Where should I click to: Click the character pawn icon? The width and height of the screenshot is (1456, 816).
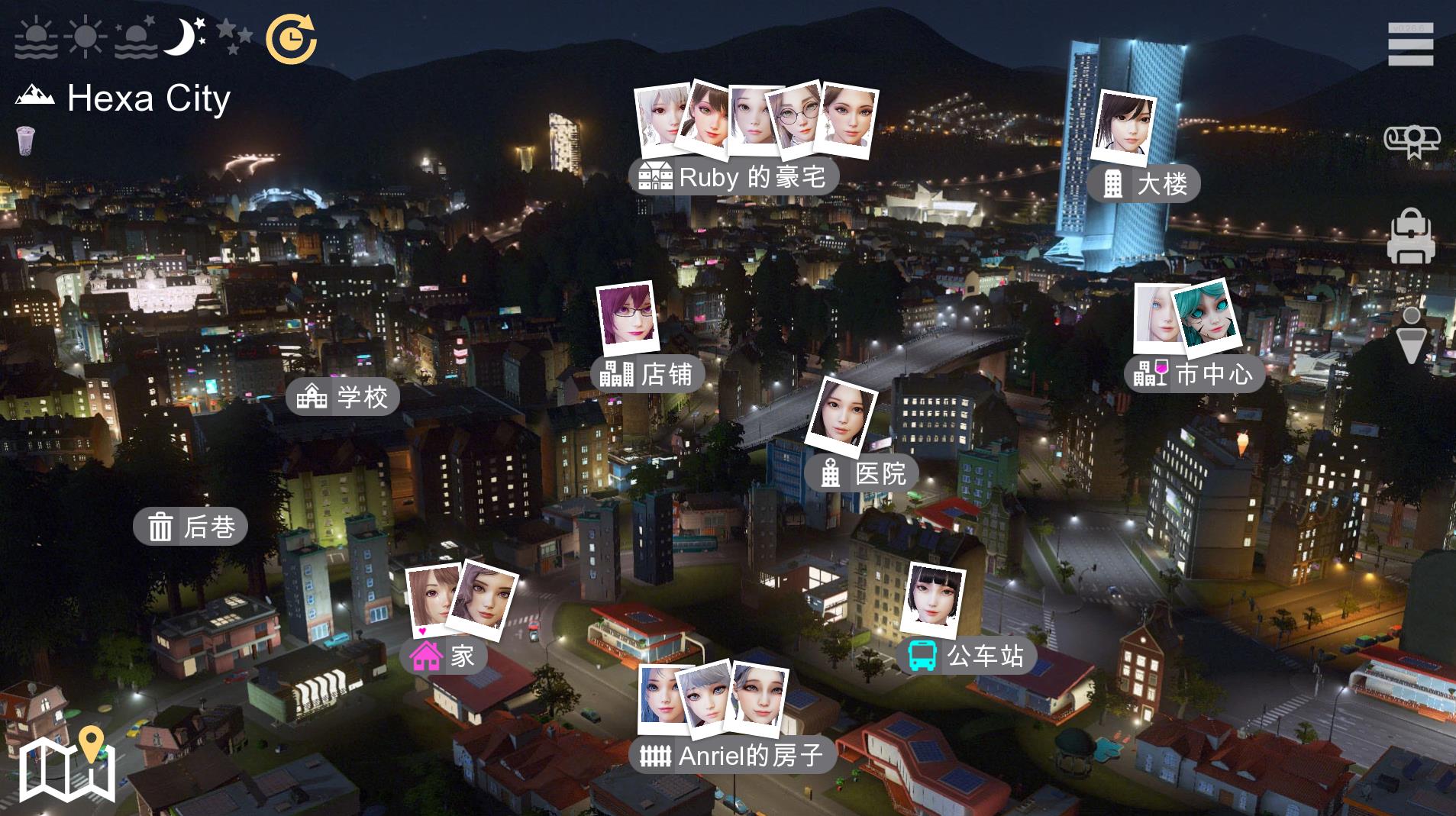coord(1411,336)
